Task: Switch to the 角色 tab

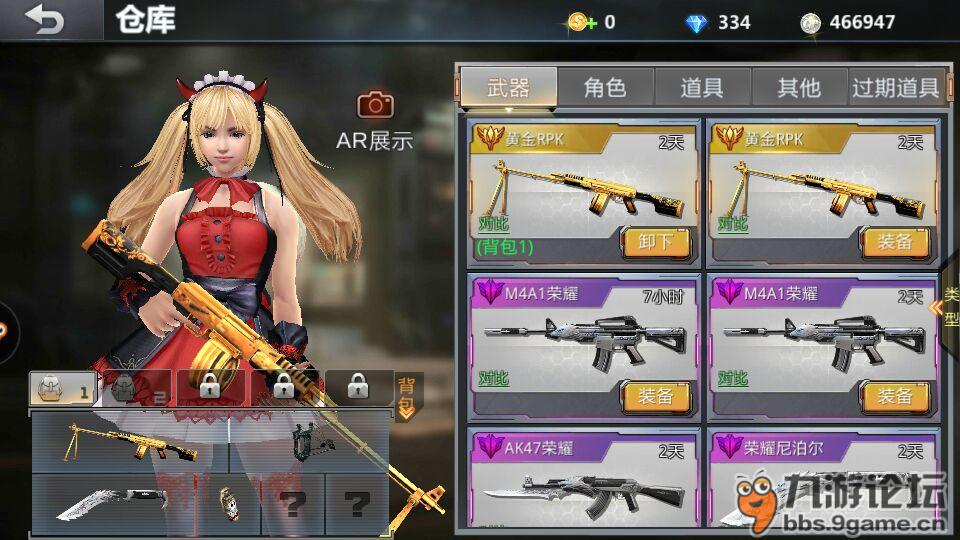Action: tap(604, 88)
